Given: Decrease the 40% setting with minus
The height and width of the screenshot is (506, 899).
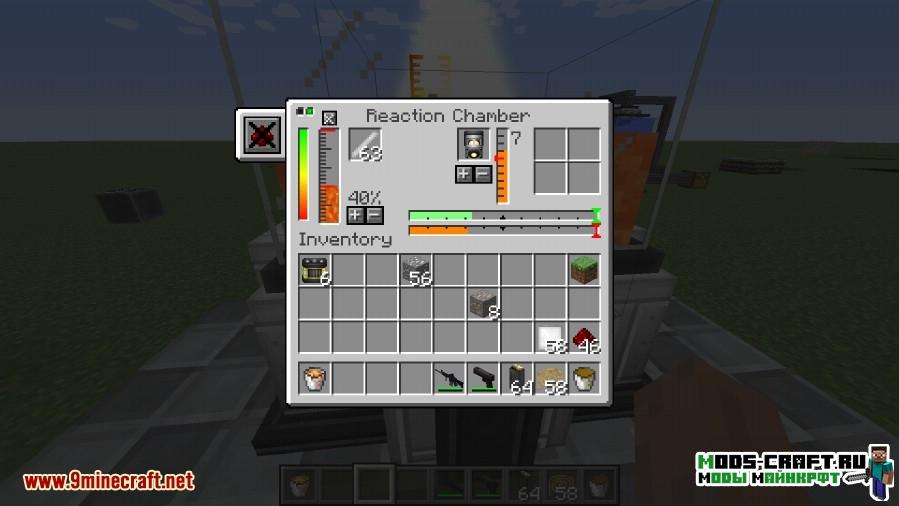Looking at the screenshot, I should (x=374, y=215).
